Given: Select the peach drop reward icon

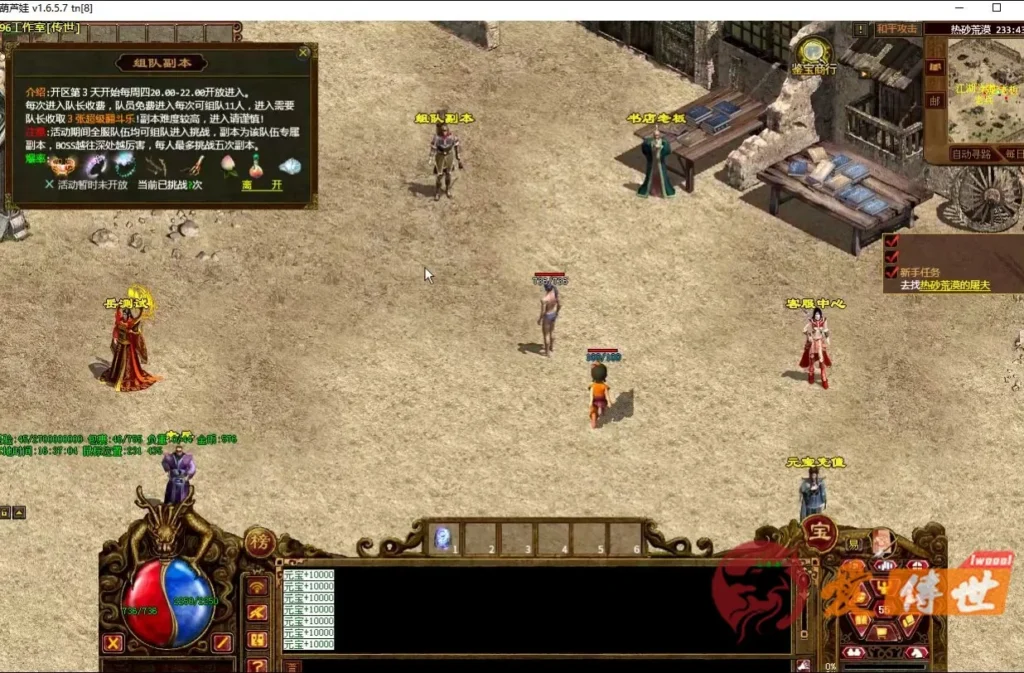Looking at the screenshot, I should (228, 165).
